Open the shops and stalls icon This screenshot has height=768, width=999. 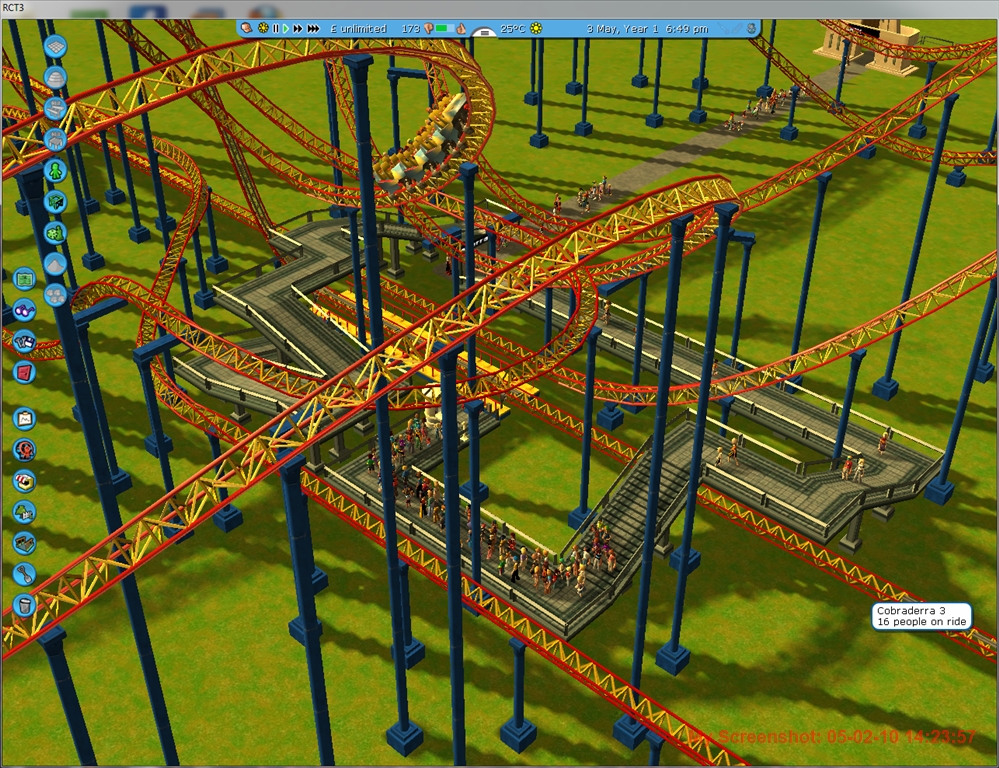click(25, 480)
